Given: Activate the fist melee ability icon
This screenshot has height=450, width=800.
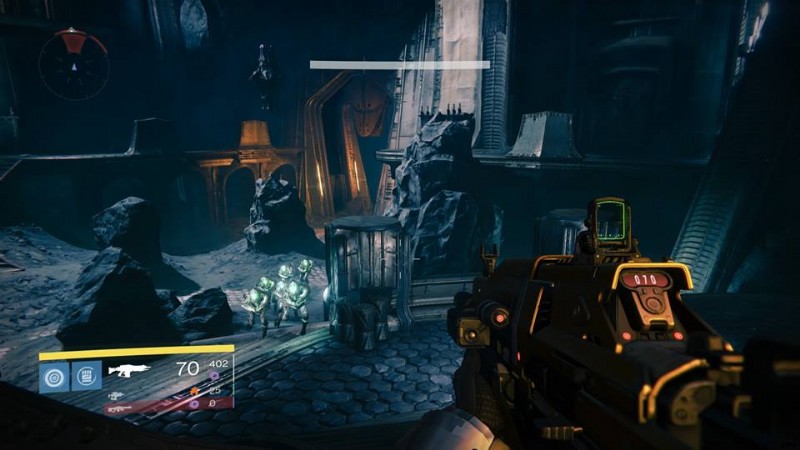Looking at the screenshot, I should (x=87, y=377).
